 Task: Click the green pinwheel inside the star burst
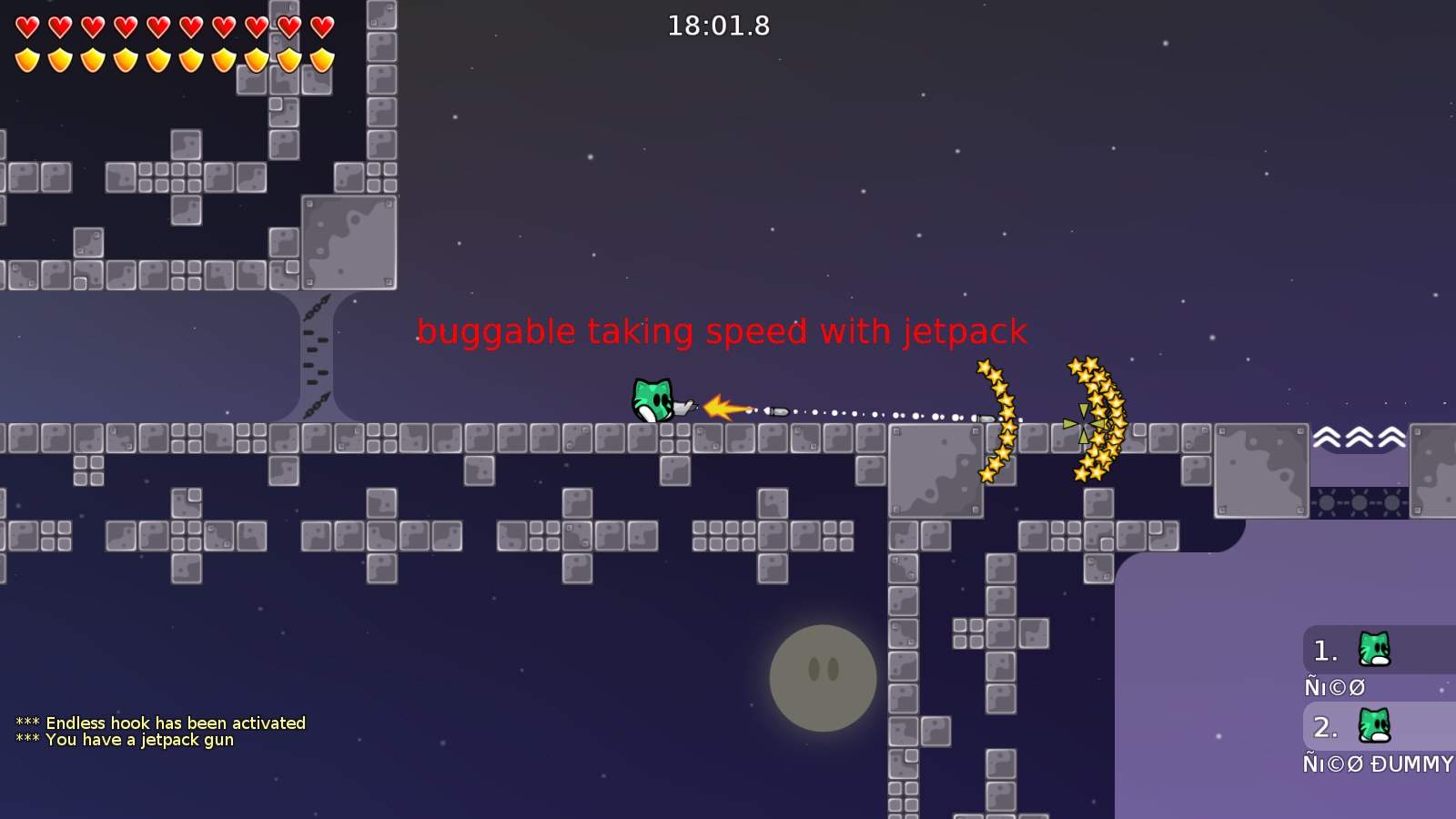pos(1083,421)
